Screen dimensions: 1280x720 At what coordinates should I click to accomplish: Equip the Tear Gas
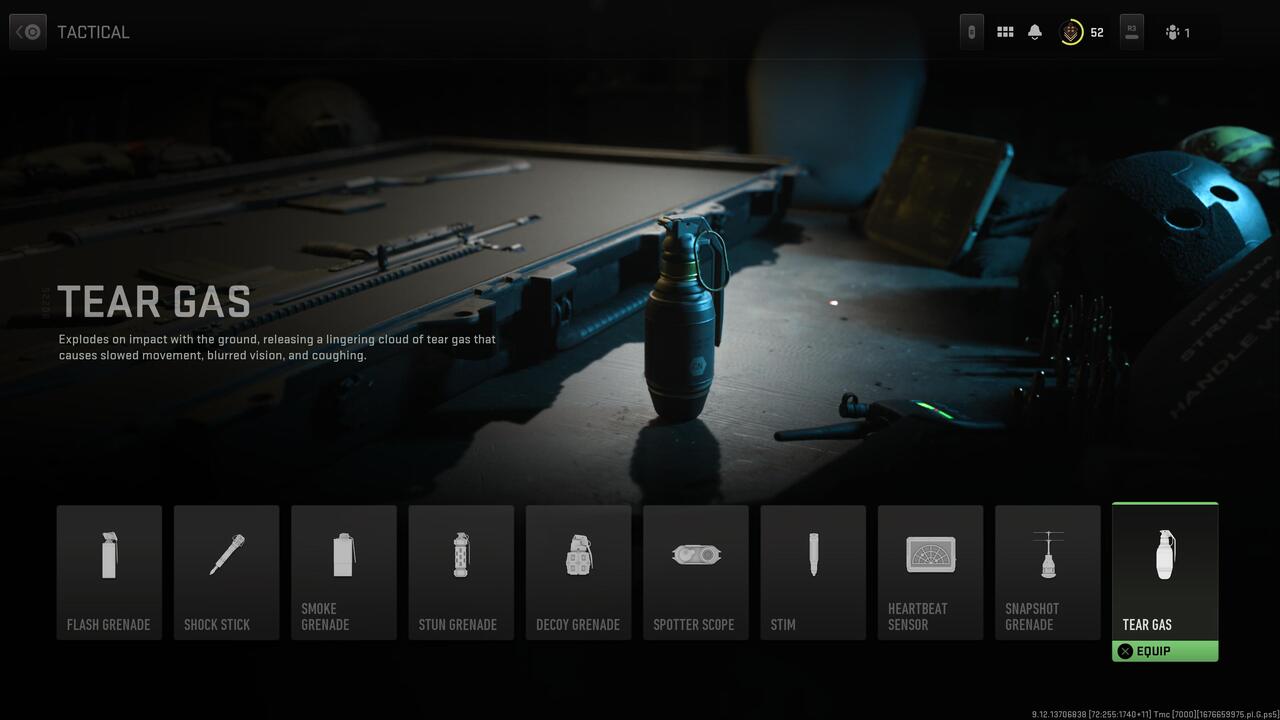[x=1164, y=651]
